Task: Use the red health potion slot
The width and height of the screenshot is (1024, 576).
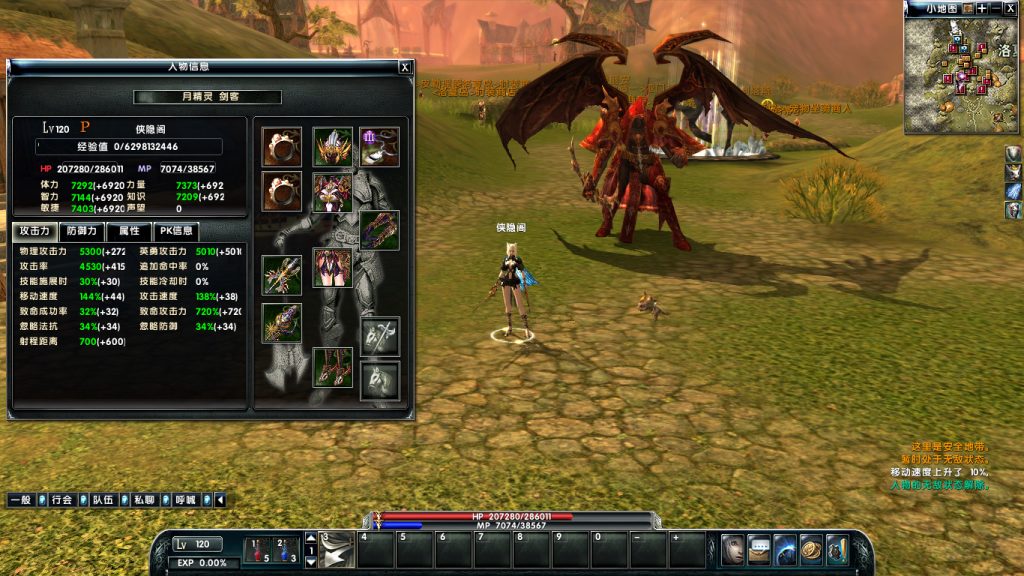Action: click(258, 550)
